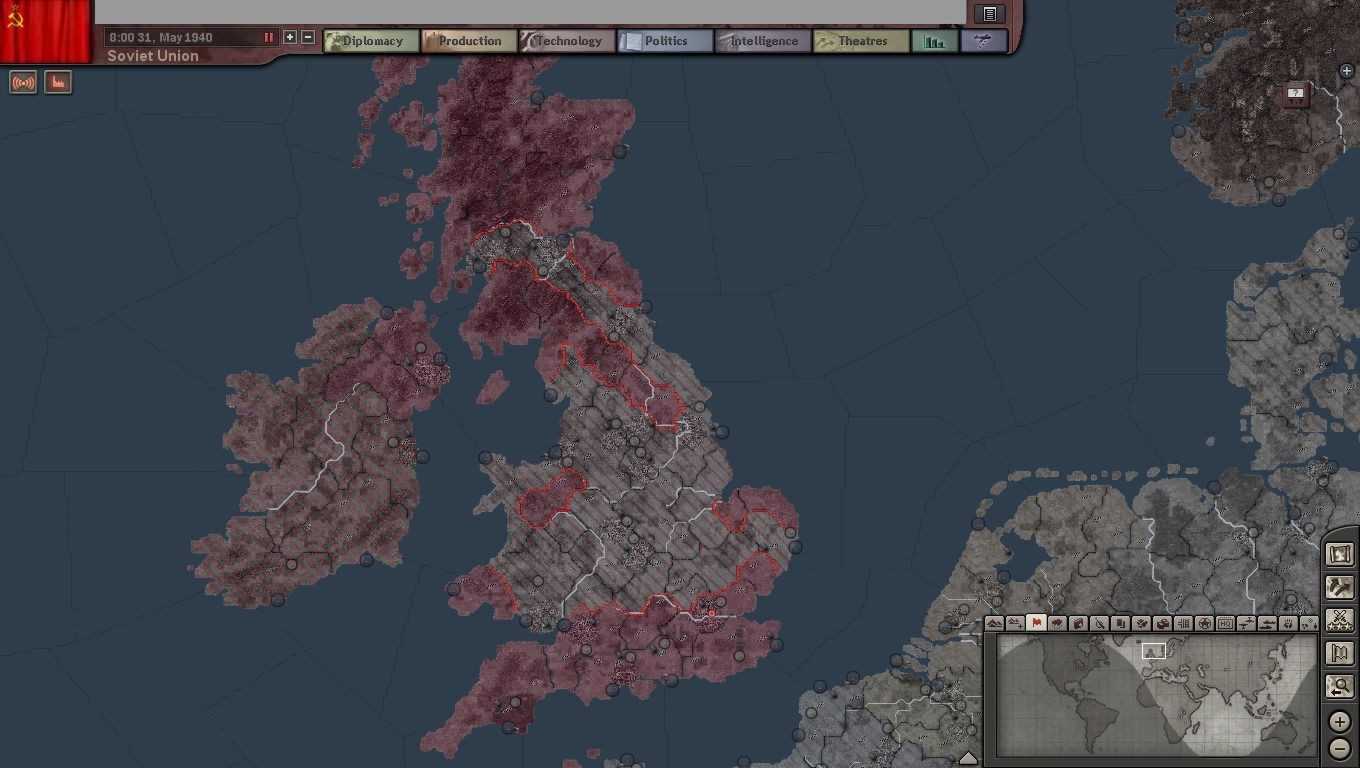Zoom in the map with the round plus button
Viewport: 1360px width, 768px height.
click(x=1339, y=722)
